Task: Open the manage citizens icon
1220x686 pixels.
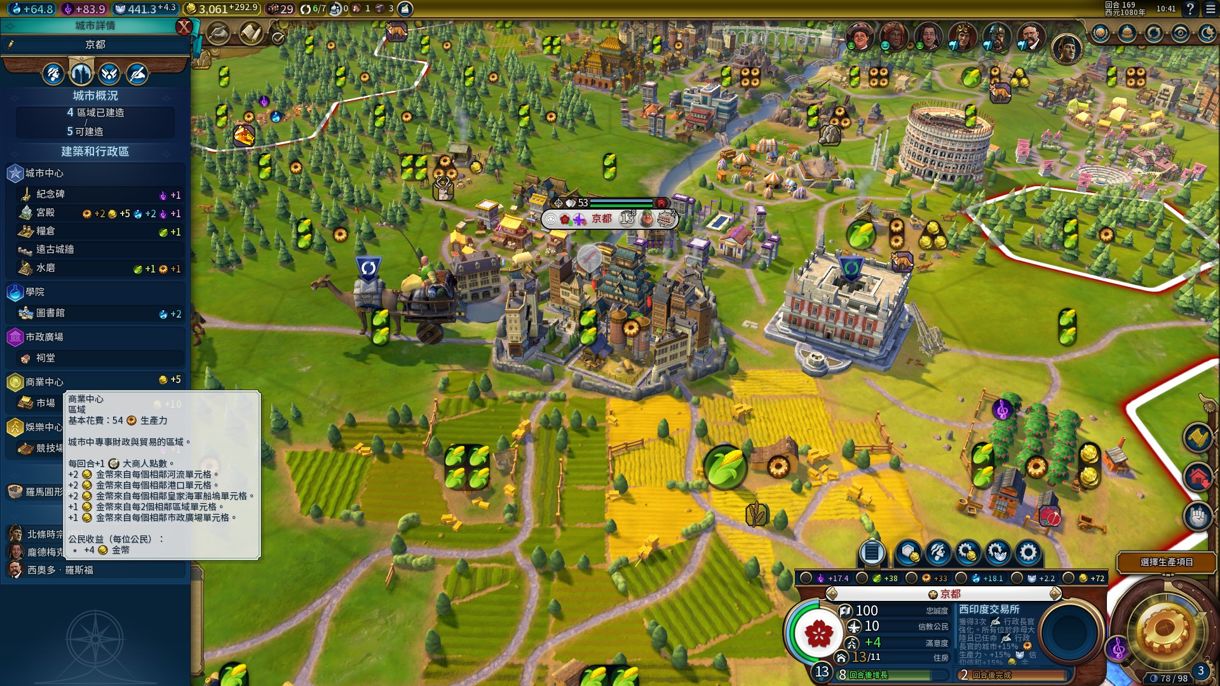Action: (x=938, y=553)
